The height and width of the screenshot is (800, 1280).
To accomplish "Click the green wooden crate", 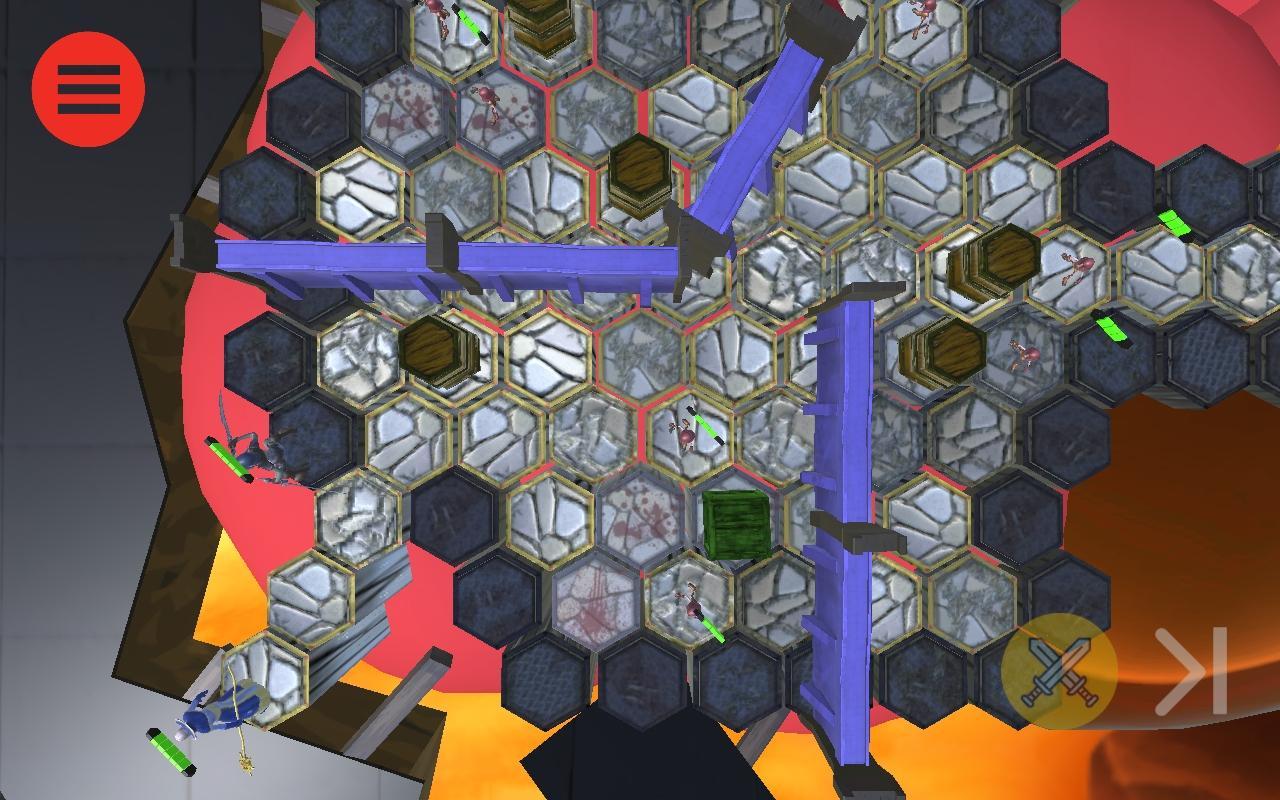I will click(737, 522).
